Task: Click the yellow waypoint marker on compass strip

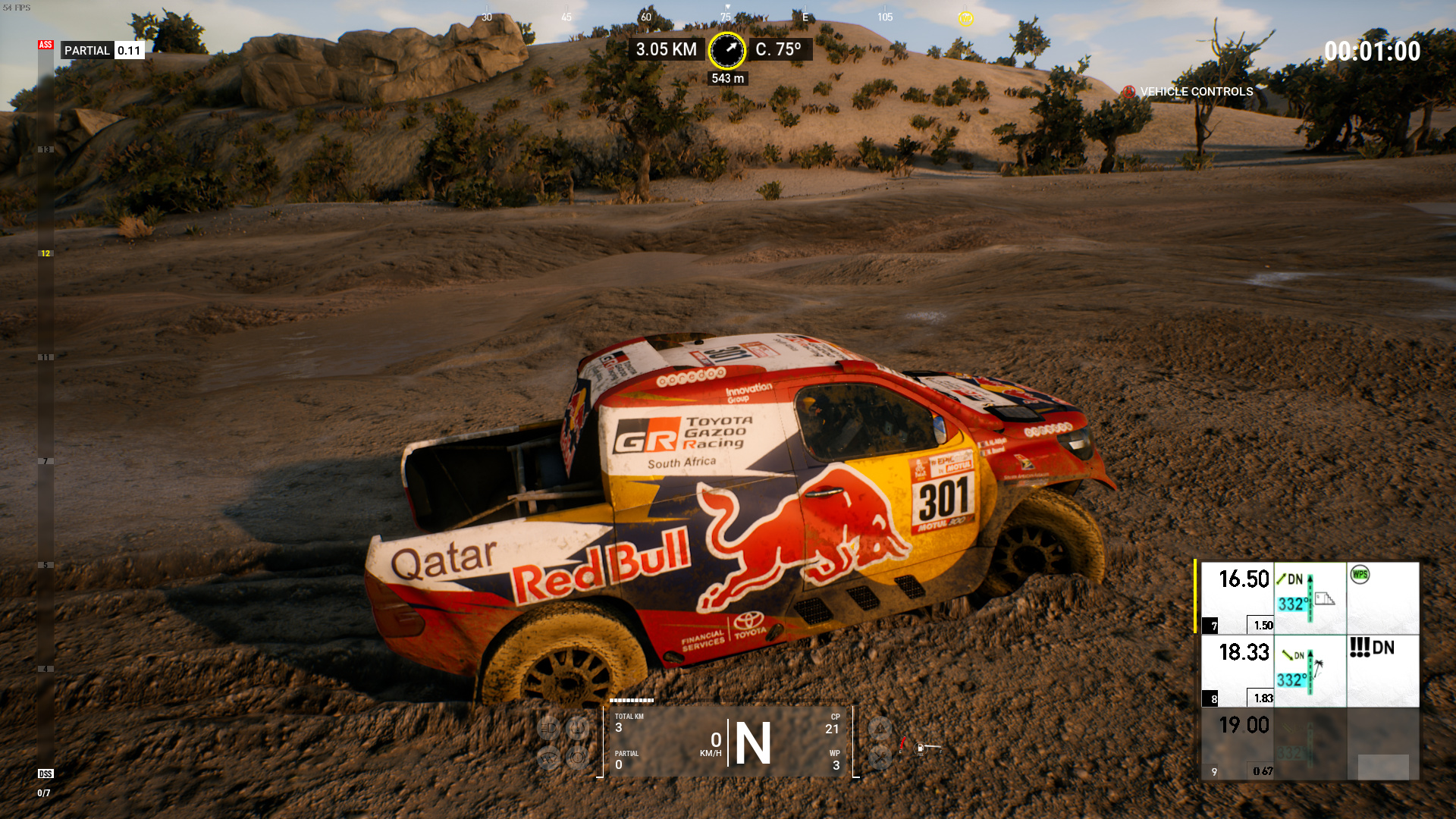Action: point(965,18)
